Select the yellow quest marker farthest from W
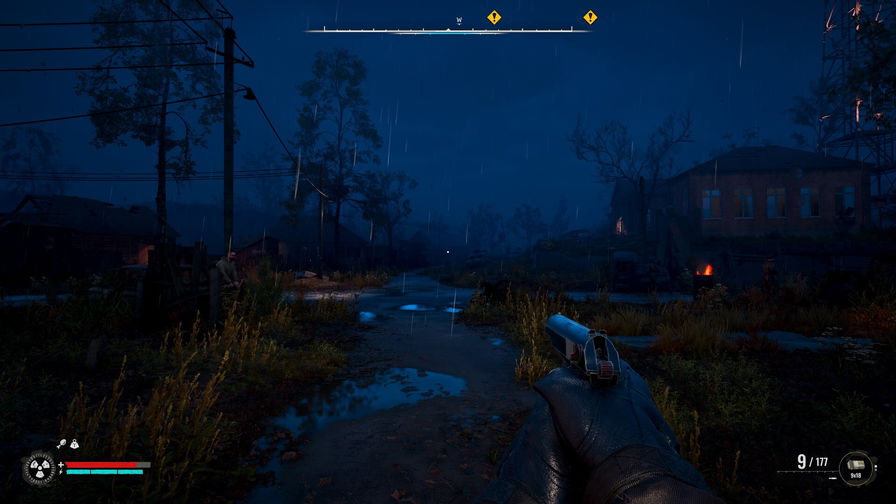The image size is (896, 504). click(x=590, y=17)
